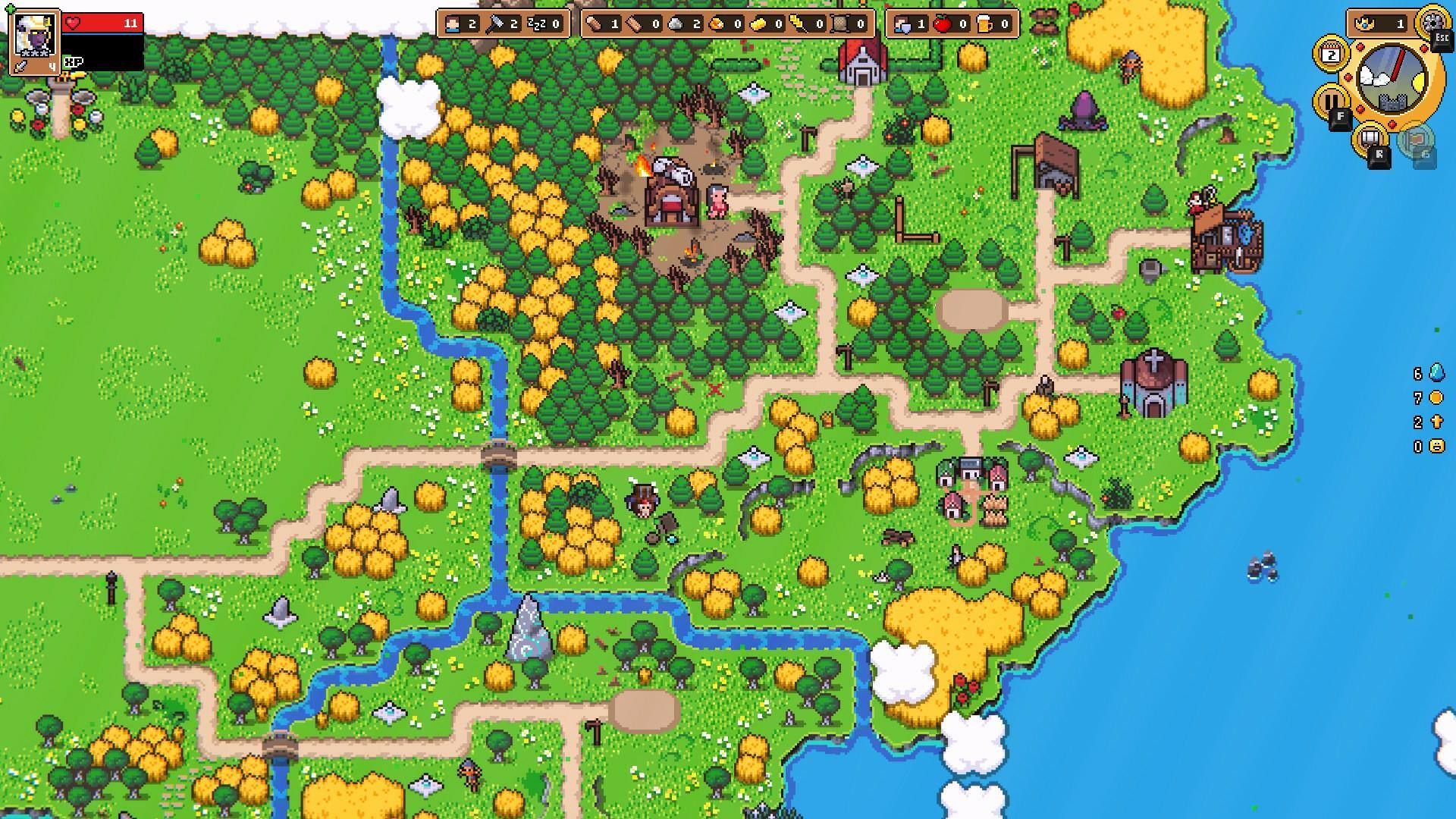Click the villager population icon
This screenshot has width=1456, height=819.
coord(453,24)
